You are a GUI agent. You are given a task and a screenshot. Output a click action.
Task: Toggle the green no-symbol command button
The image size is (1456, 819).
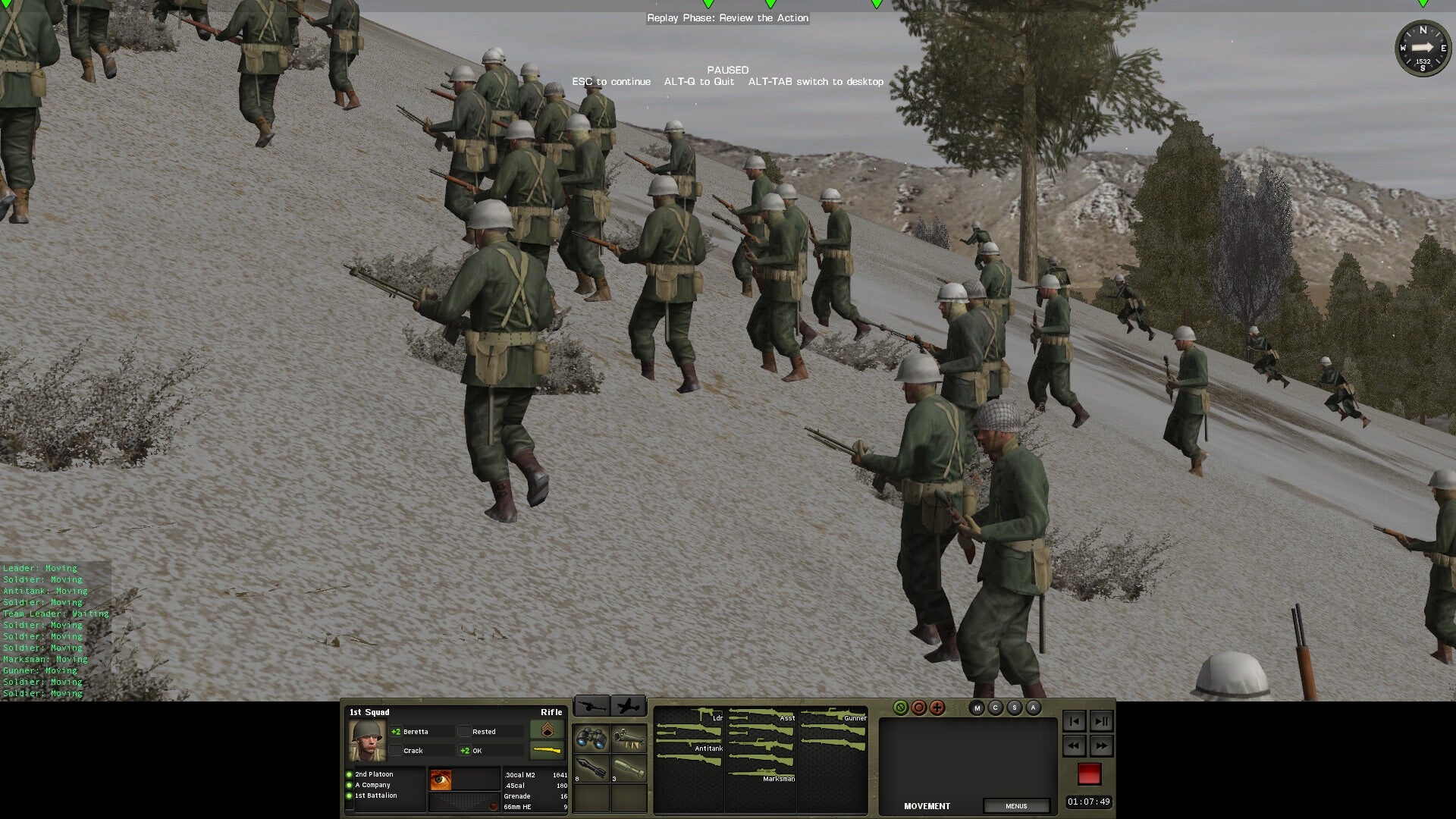pos(900,707)
